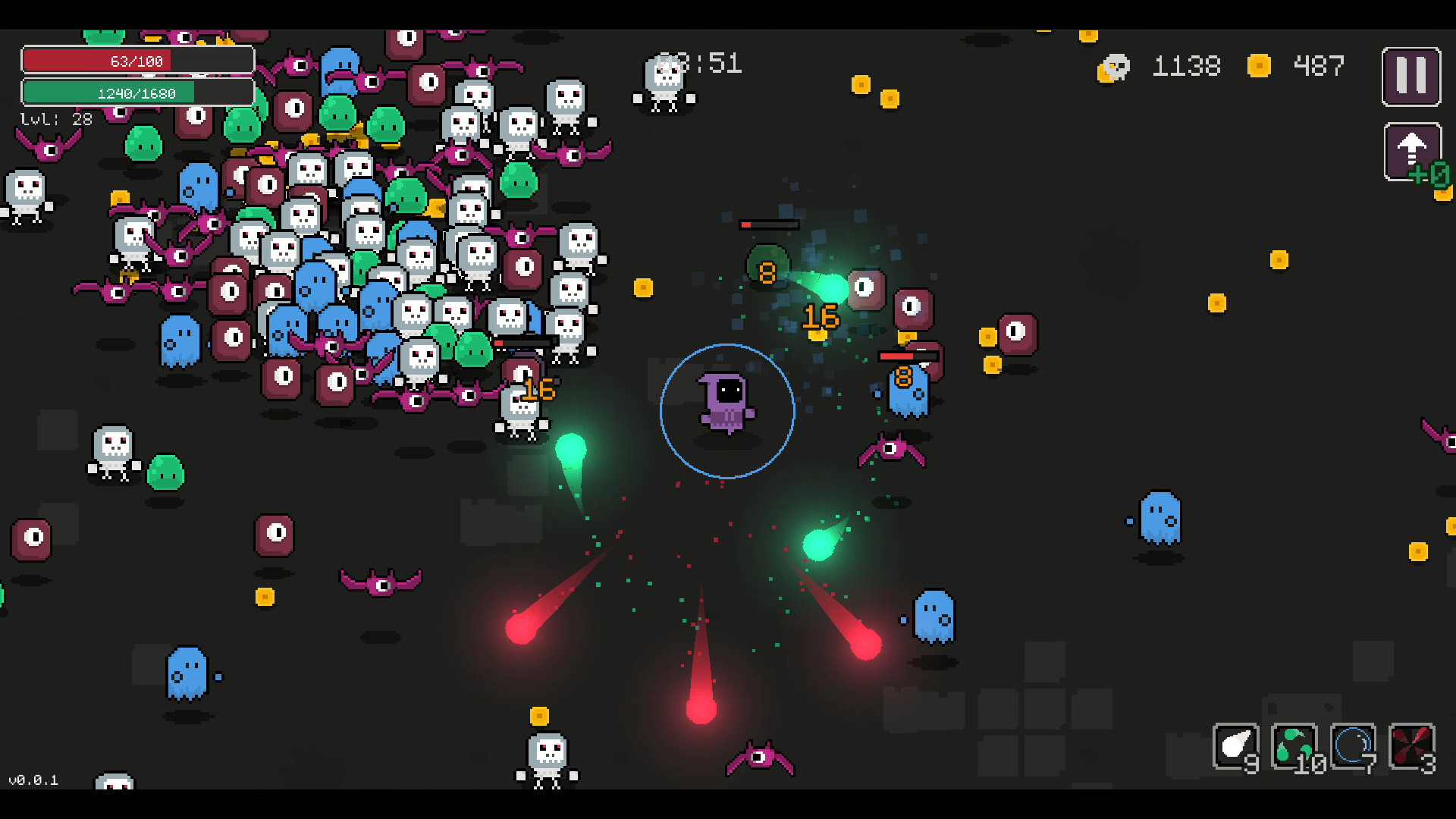Click the kill counter reading 1138
The image size is (1456, 819).
tap(1186, 67)
